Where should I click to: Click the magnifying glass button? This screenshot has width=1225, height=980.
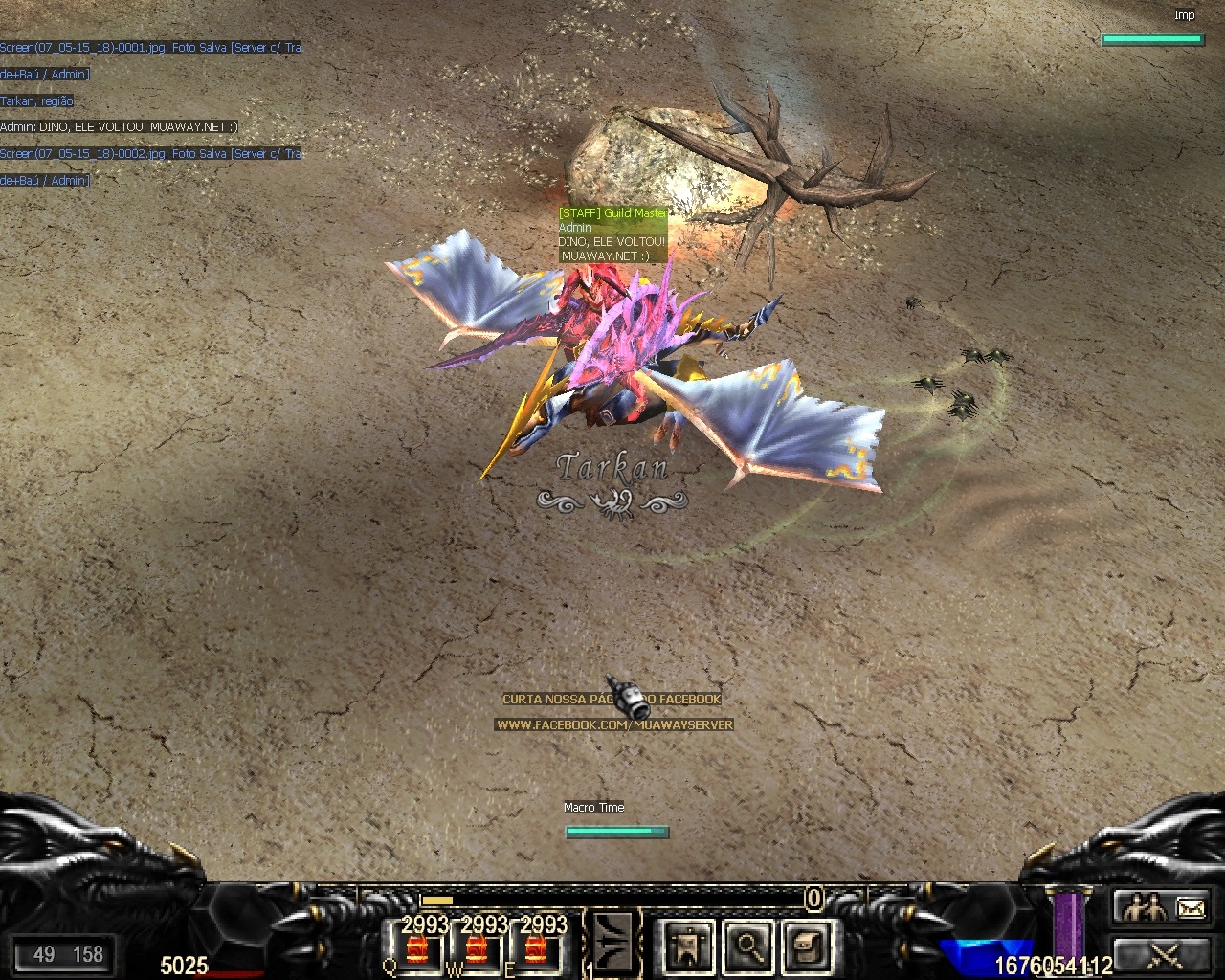click(746, 947)
